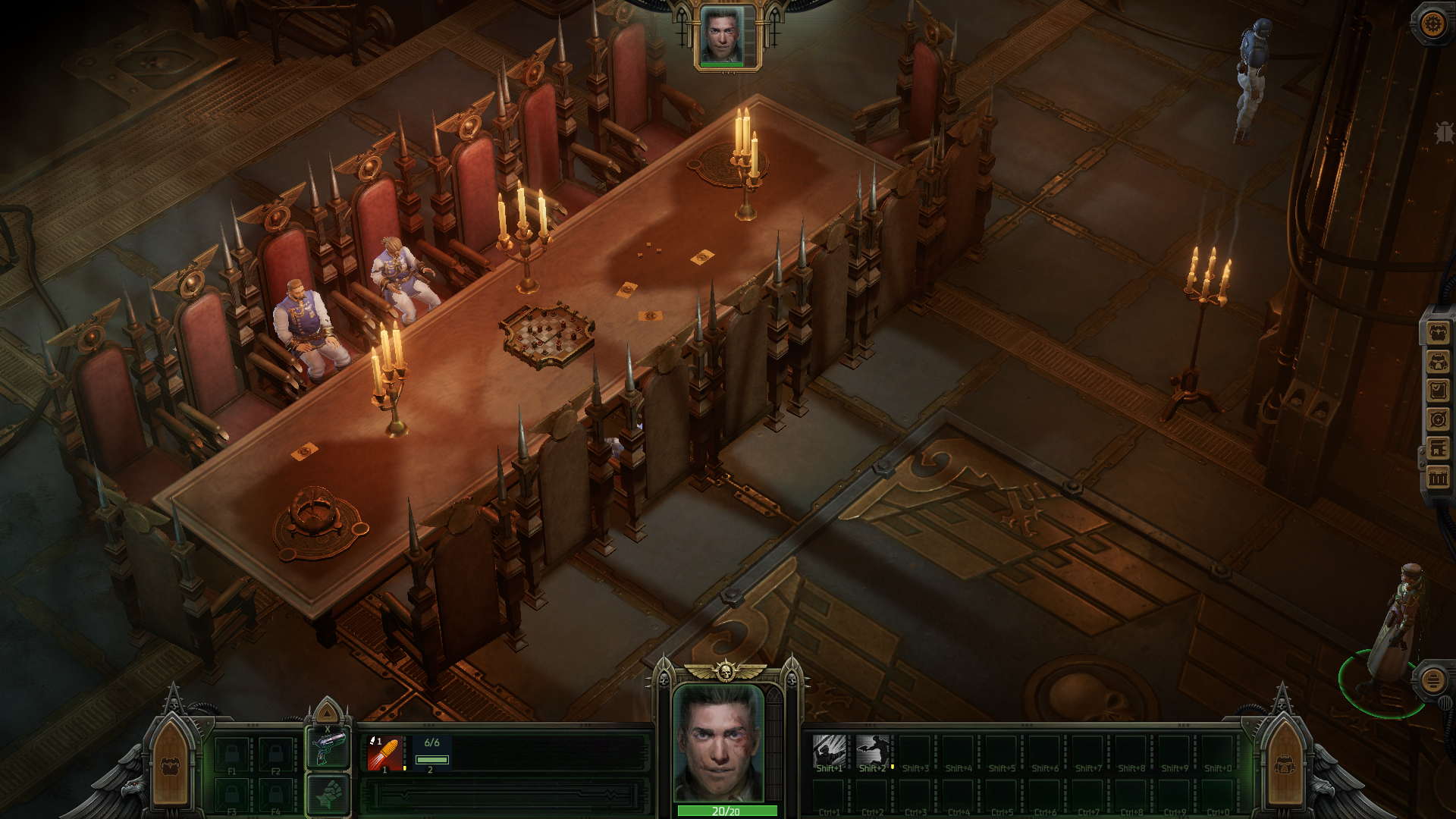Activate the single shot bullet ability
Viewport: 1456px width, 819px height.
[x=384, y=753]
